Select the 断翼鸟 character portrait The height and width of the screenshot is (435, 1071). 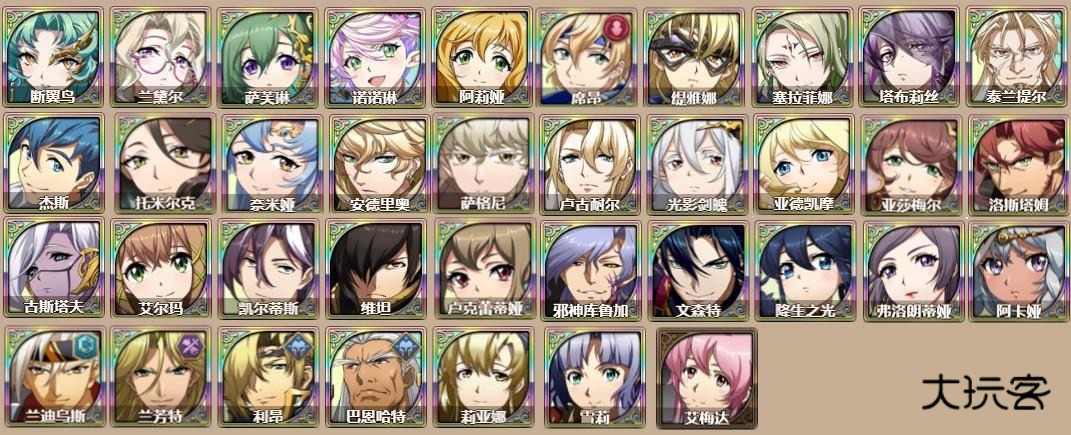click(x=54, y=56)
